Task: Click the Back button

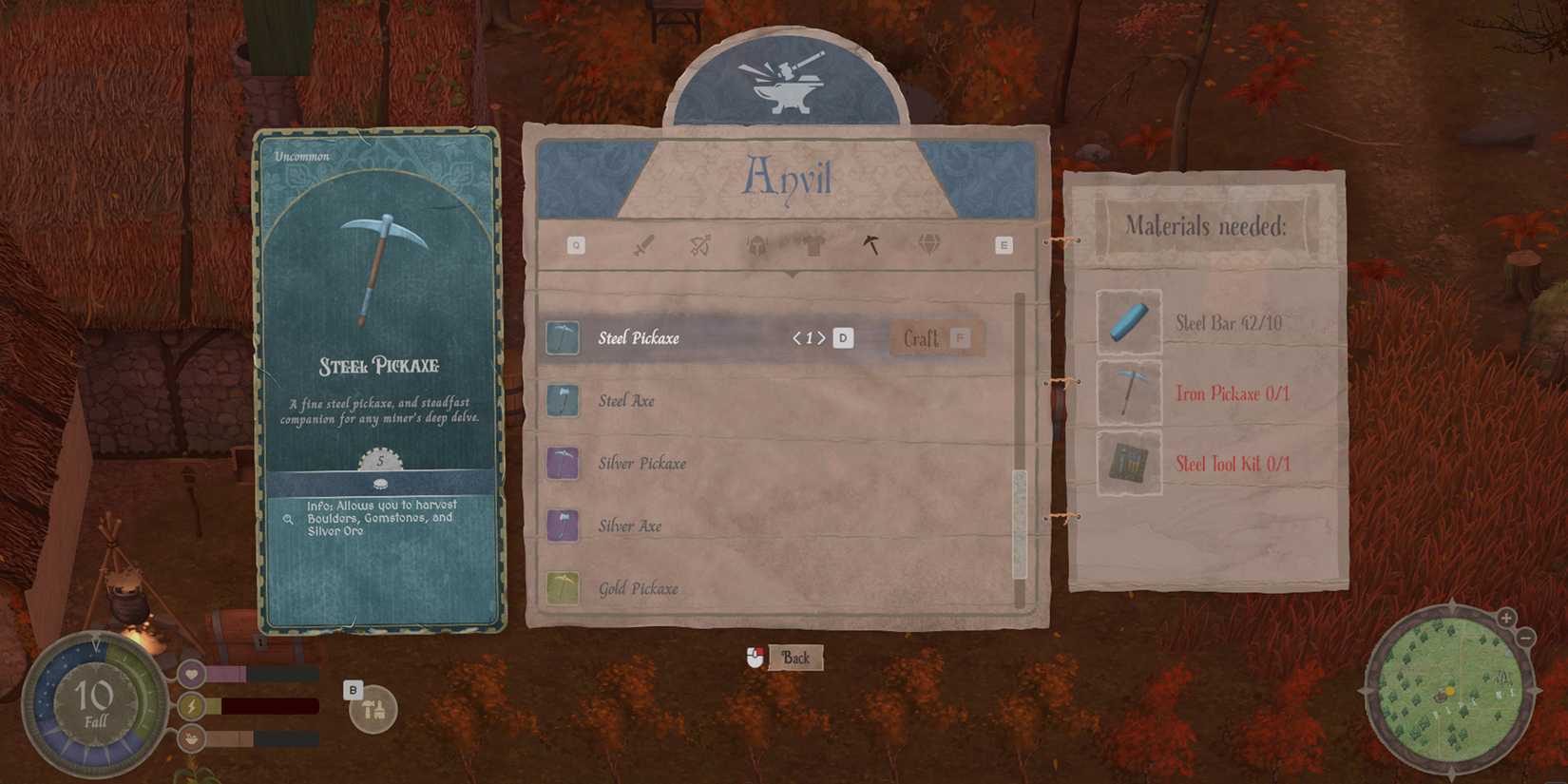Action: pyautogui.click(x=797, y=657)
